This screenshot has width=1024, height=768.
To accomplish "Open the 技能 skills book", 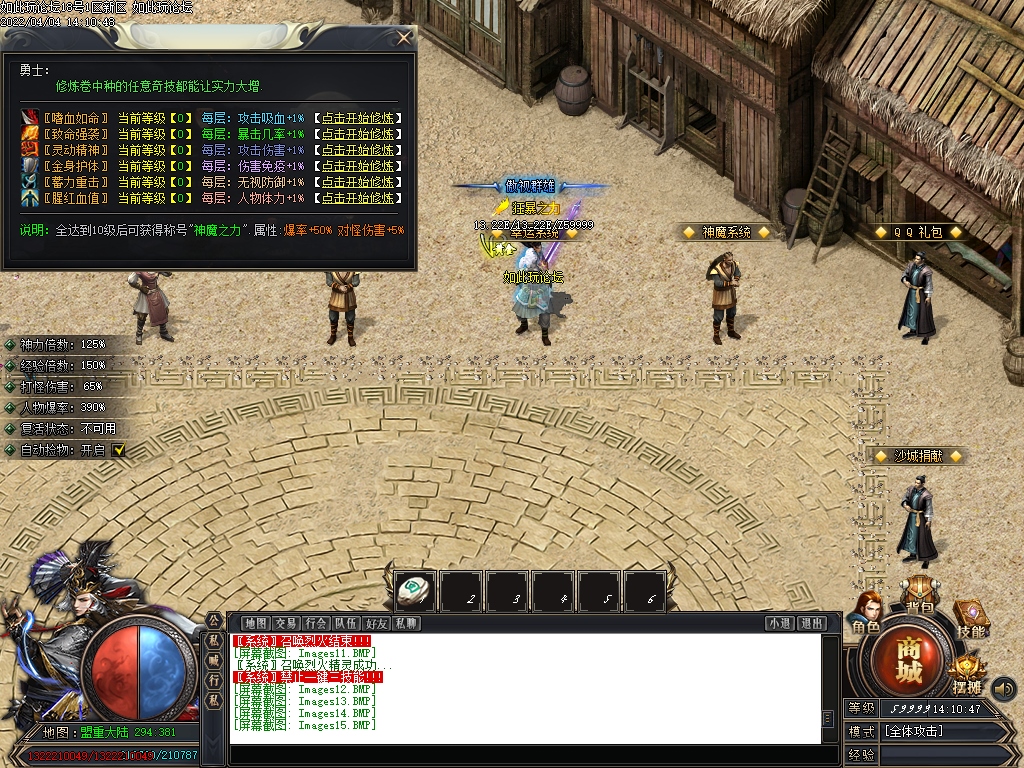I will [x=970, y=618].
